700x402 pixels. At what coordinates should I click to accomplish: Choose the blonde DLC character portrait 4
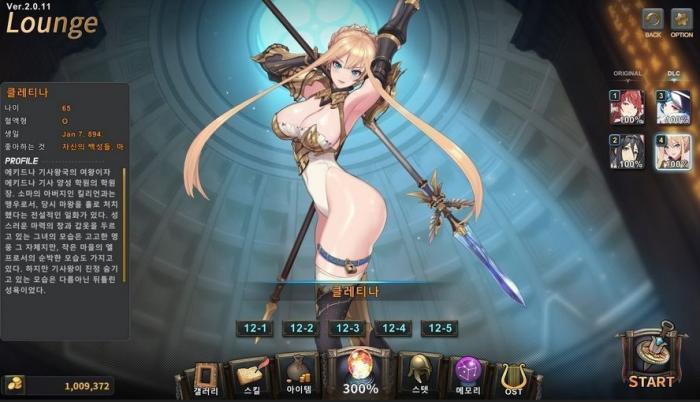click(672, 151)
